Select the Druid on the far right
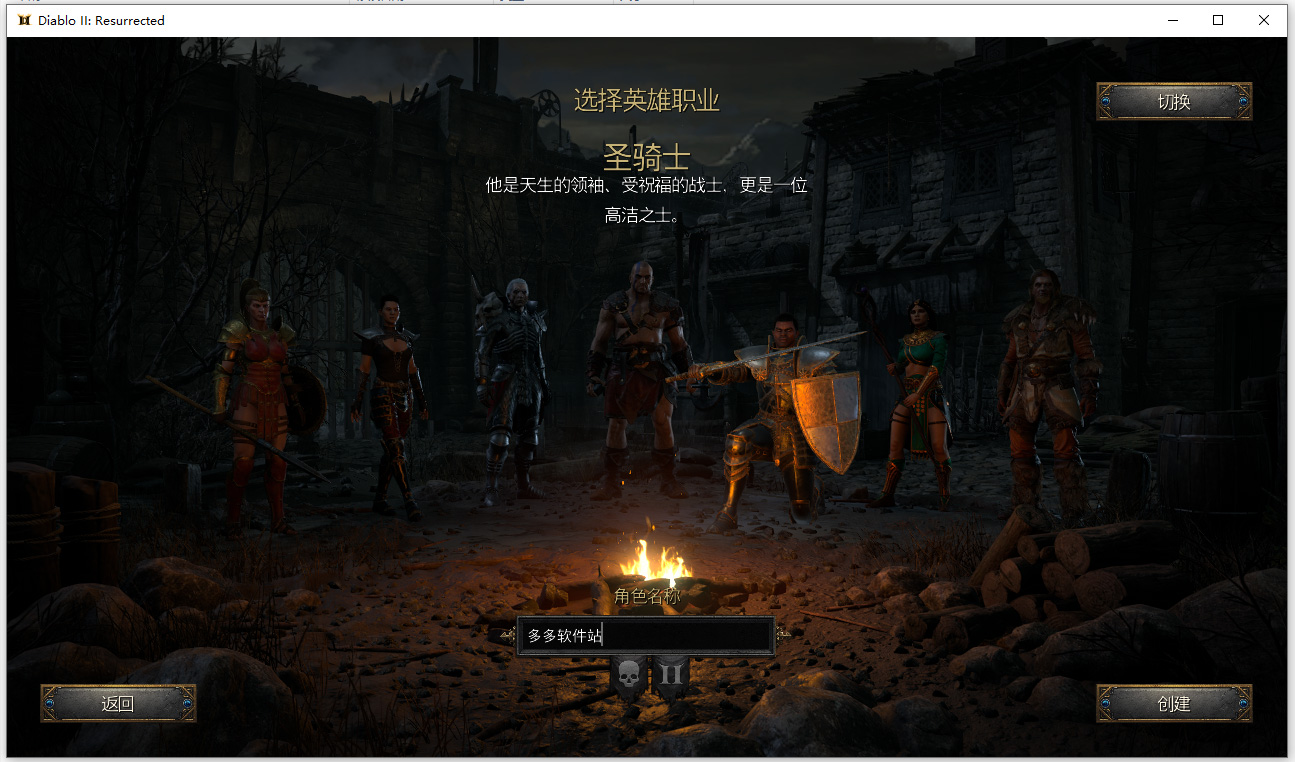The image size is (1295, 762). pyautogui.click(x=1044, y=380)
